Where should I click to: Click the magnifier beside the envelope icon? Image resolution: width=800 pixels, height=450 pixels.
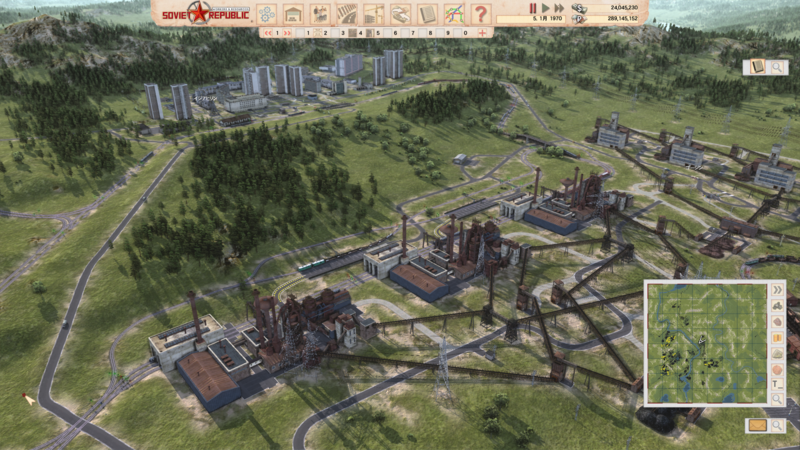pyautogui.click(x=777, y=425)
